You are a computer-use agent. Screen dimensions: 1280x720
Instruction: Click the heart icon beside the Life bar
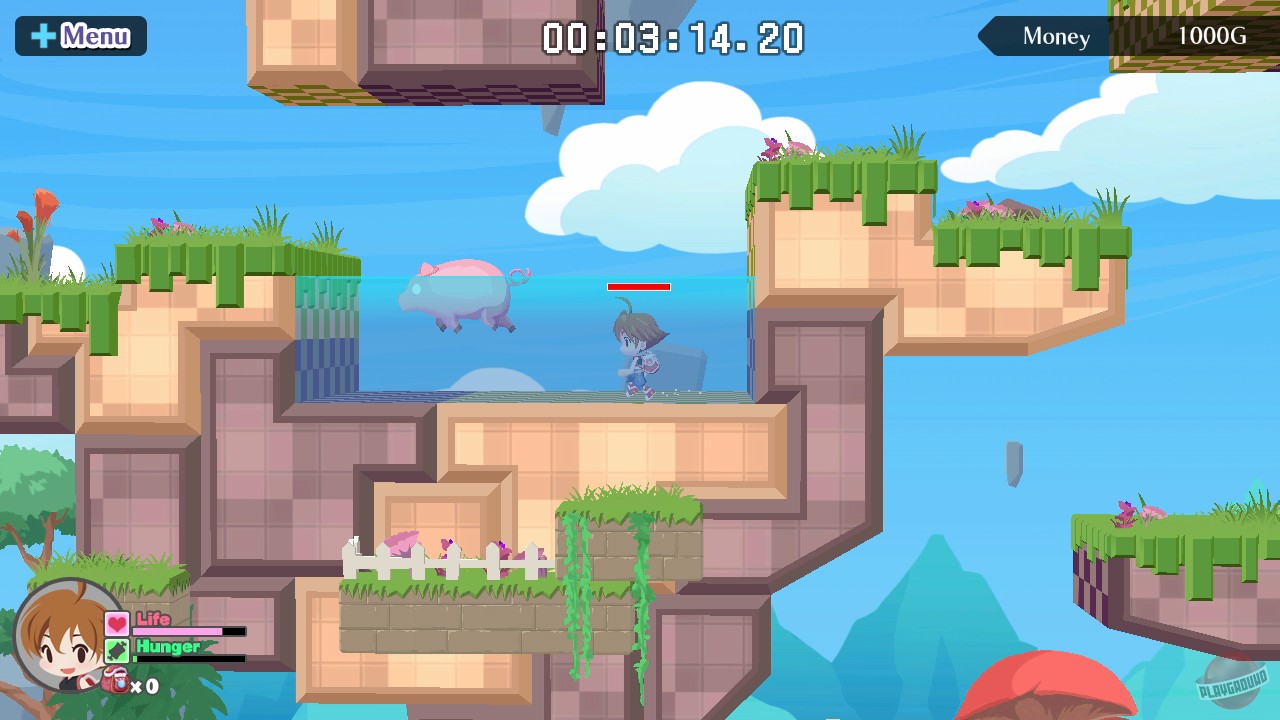click(x=117, y=625)
